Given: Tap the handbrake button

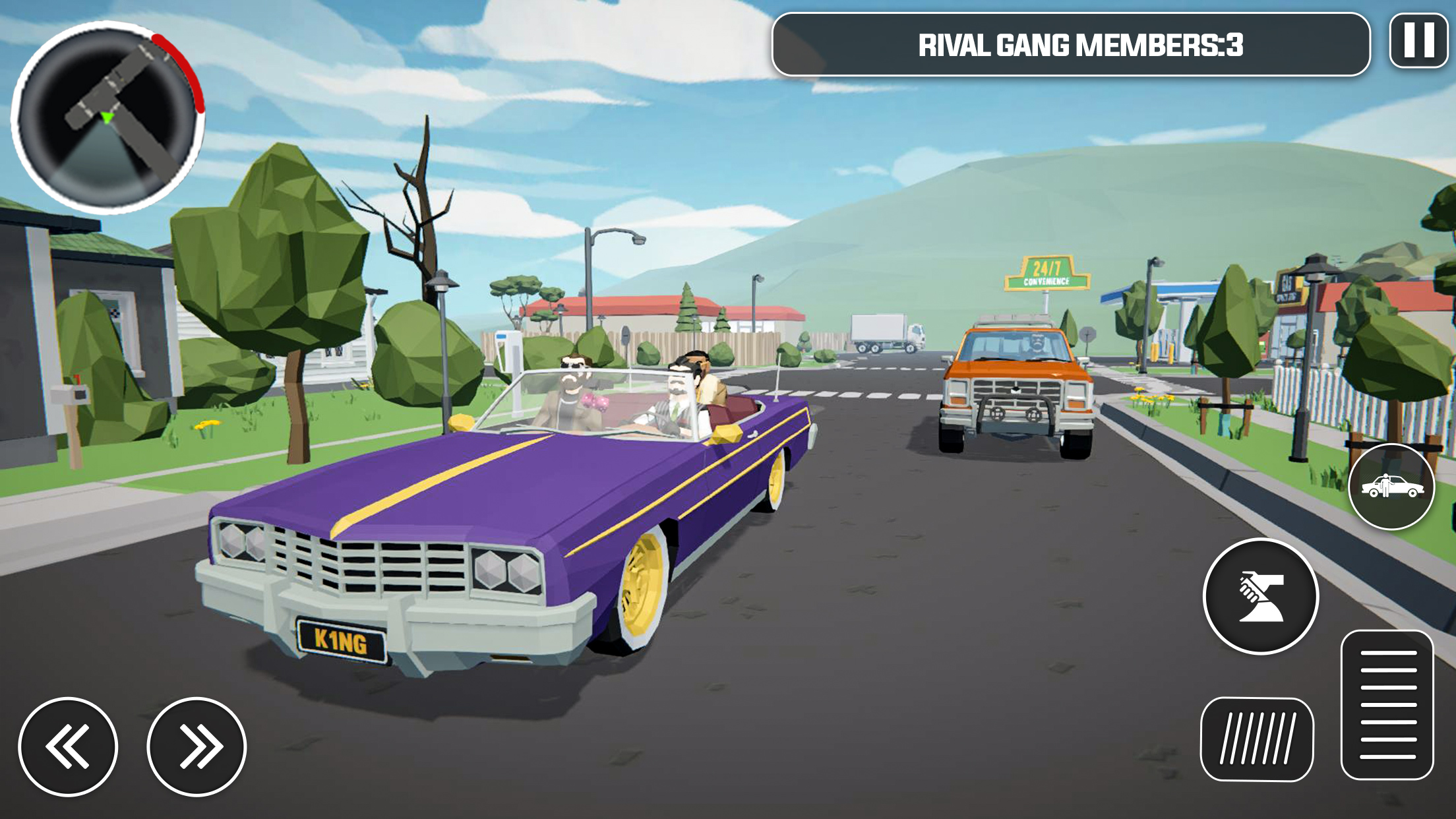Looking at the screenshot, I should (1260, 596).
